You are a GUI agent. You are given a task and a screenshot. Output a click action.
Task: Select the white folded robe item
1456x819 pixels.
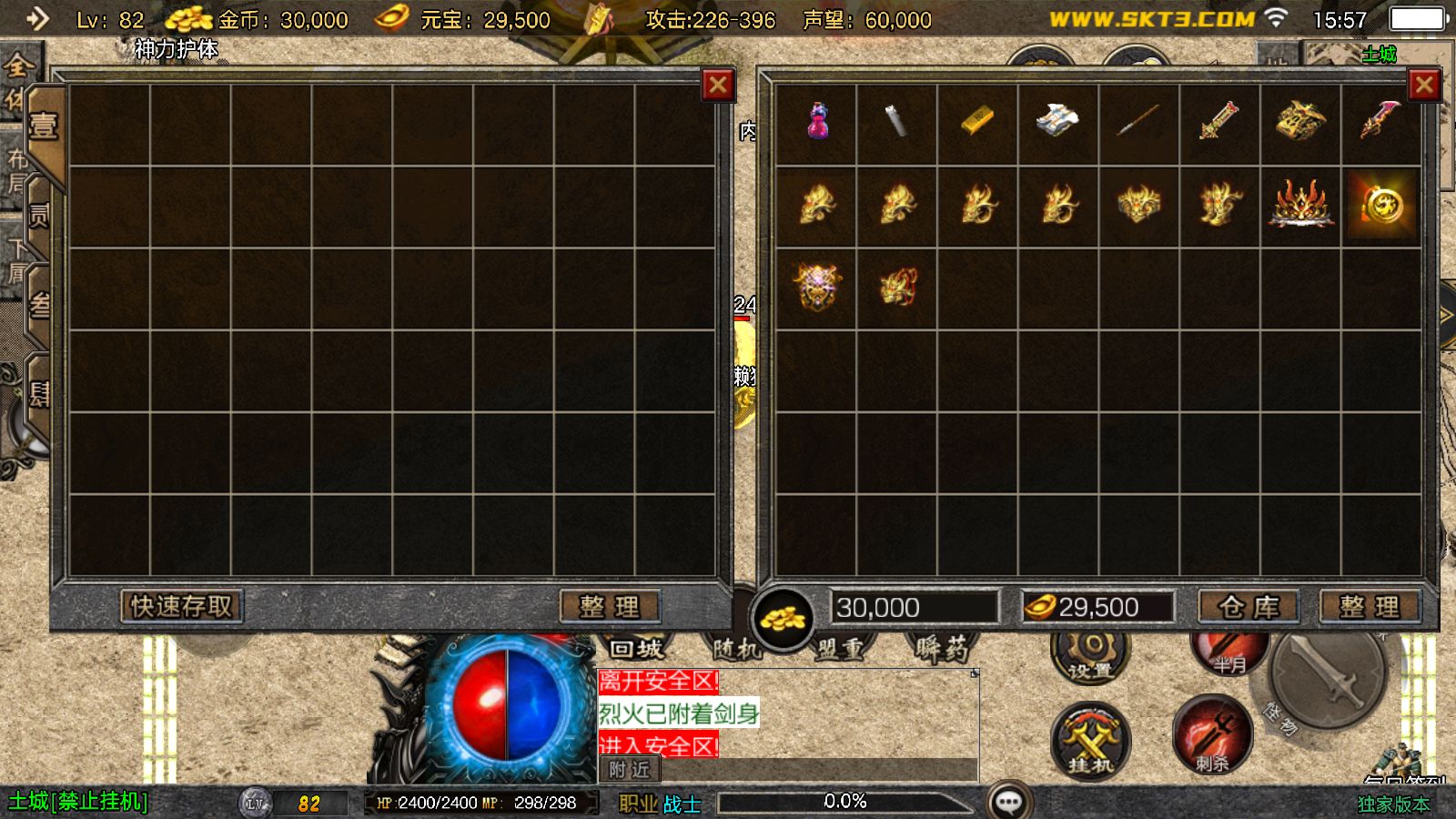[x=1057, y=120]
